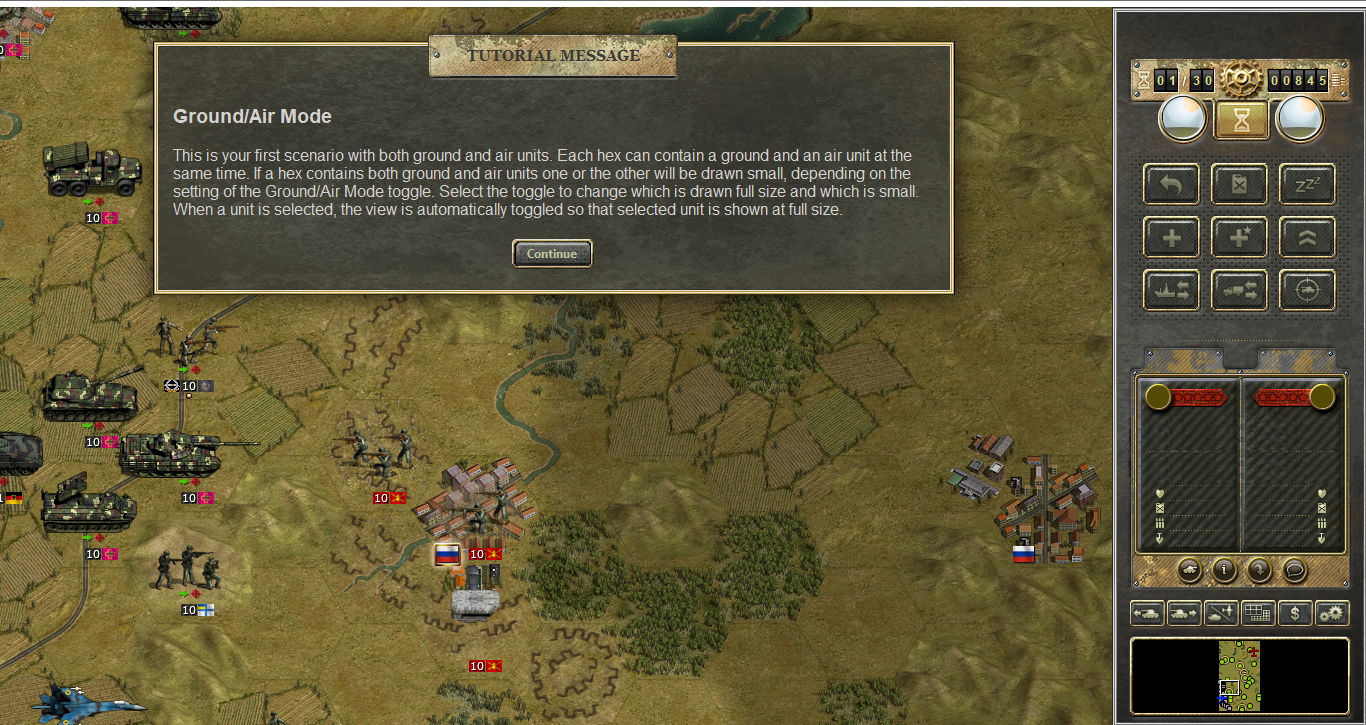Click the truck mount/dismount transport button
This screenshot has width=1366, height=725.
pos(1240,291)
